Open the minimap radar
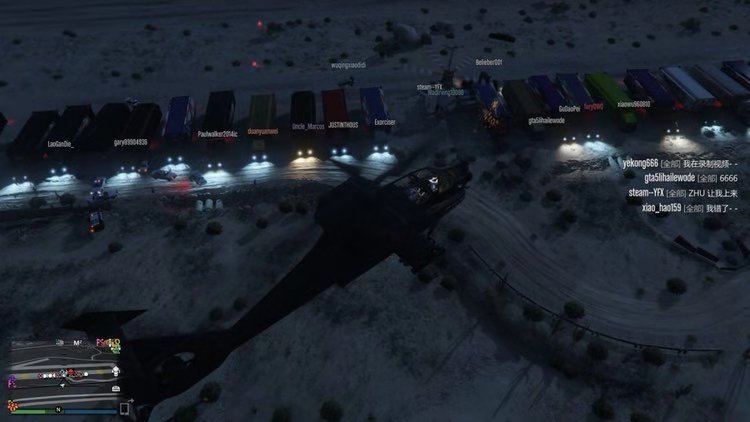The image size is (750, 422). 63,370
